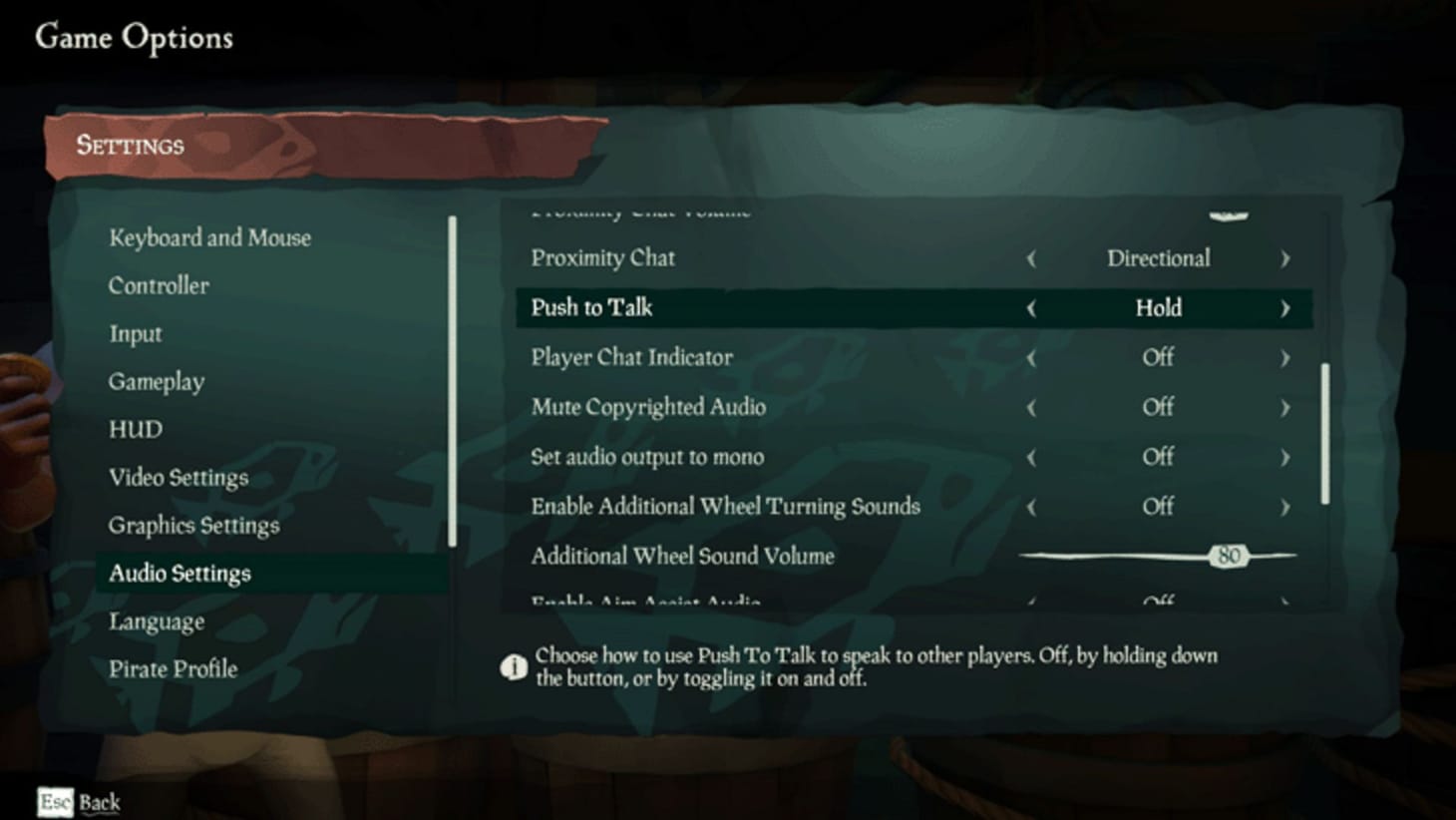Select the Back button
Screen dimensions: 1456x820
click(99, 802)
